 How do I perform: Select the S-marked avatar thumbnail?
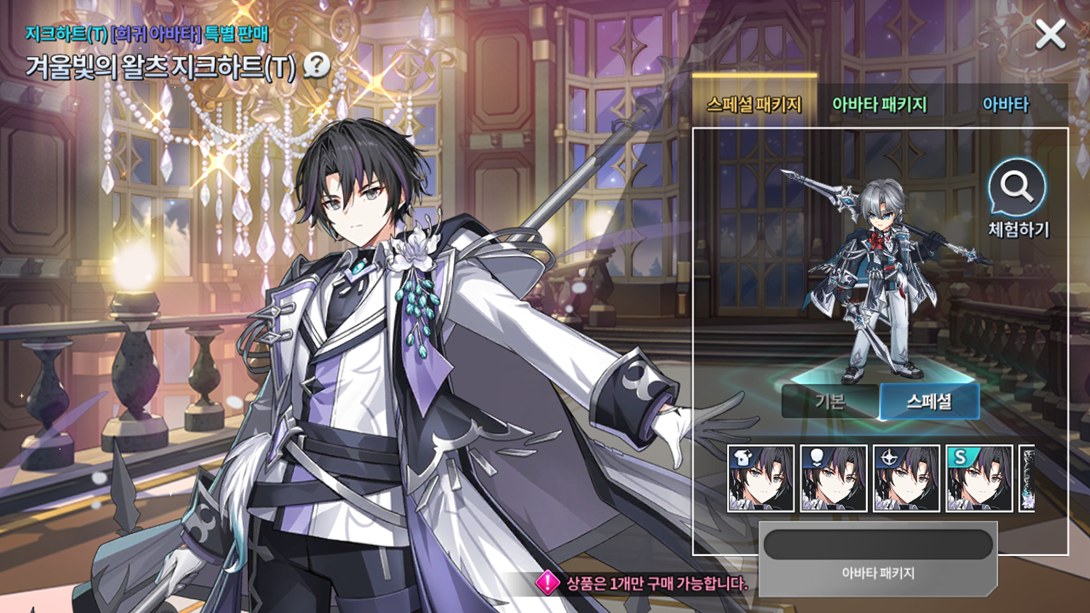(x=979, y=479)
